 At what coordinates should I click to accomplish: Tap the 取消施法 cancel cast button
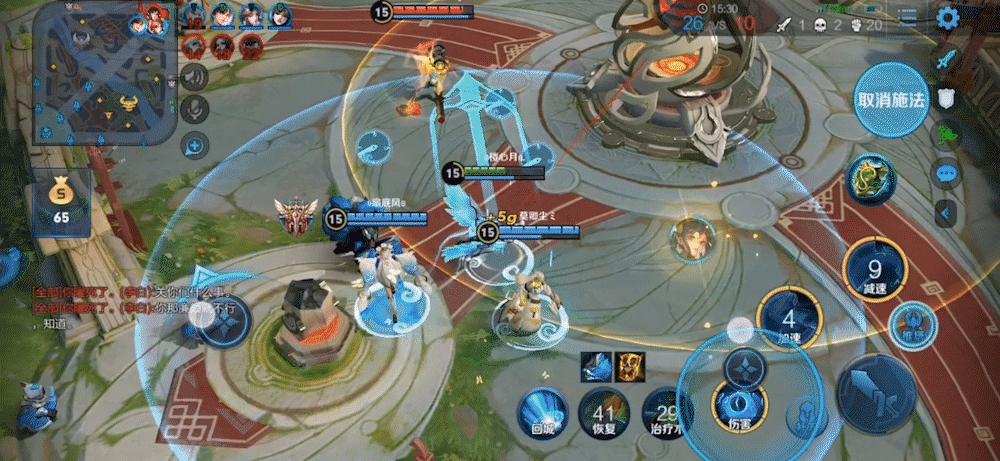tap(892, 99)
